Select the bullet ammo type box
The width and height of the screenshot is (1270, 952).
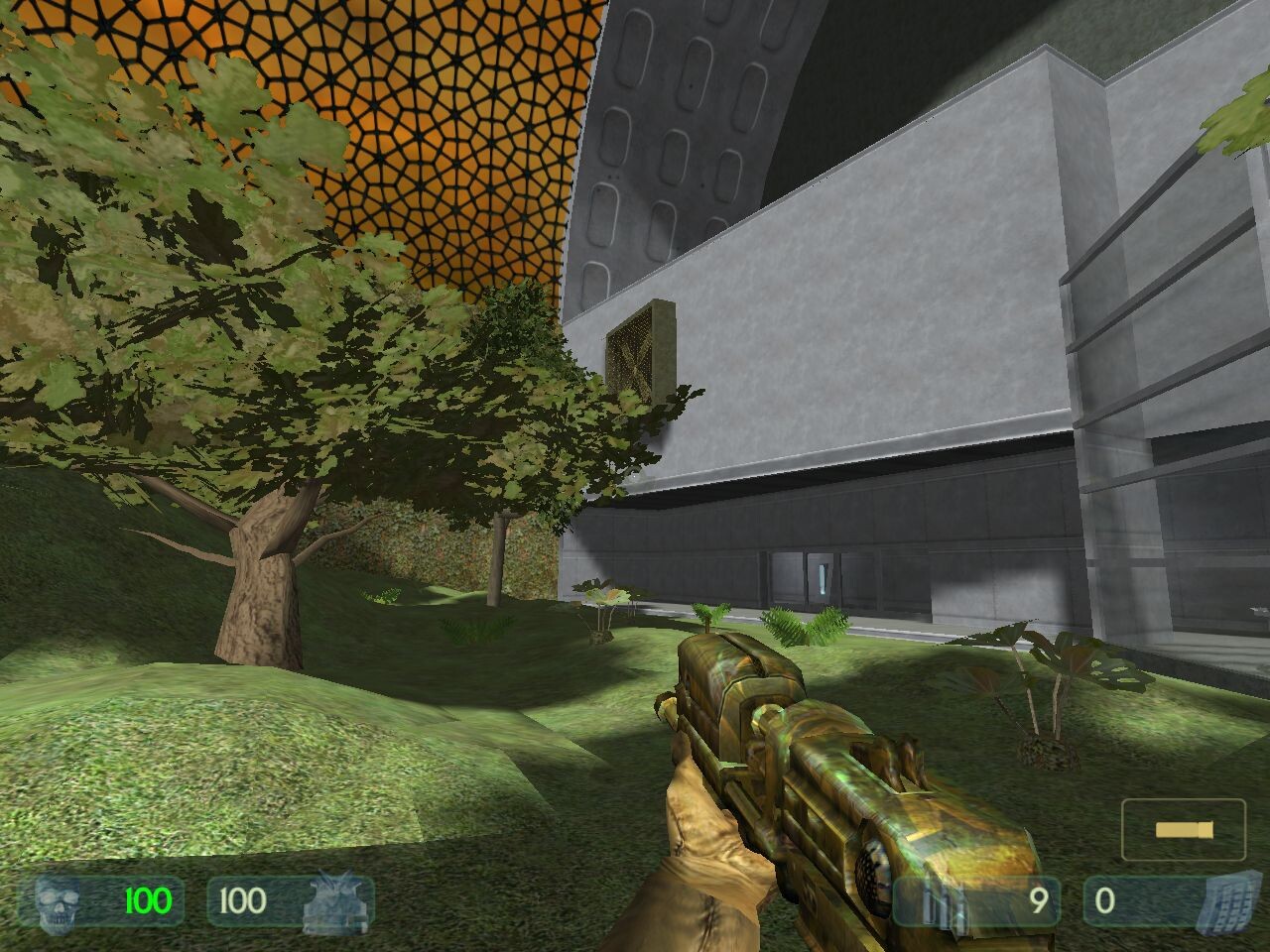click(x=1183, y=829)
